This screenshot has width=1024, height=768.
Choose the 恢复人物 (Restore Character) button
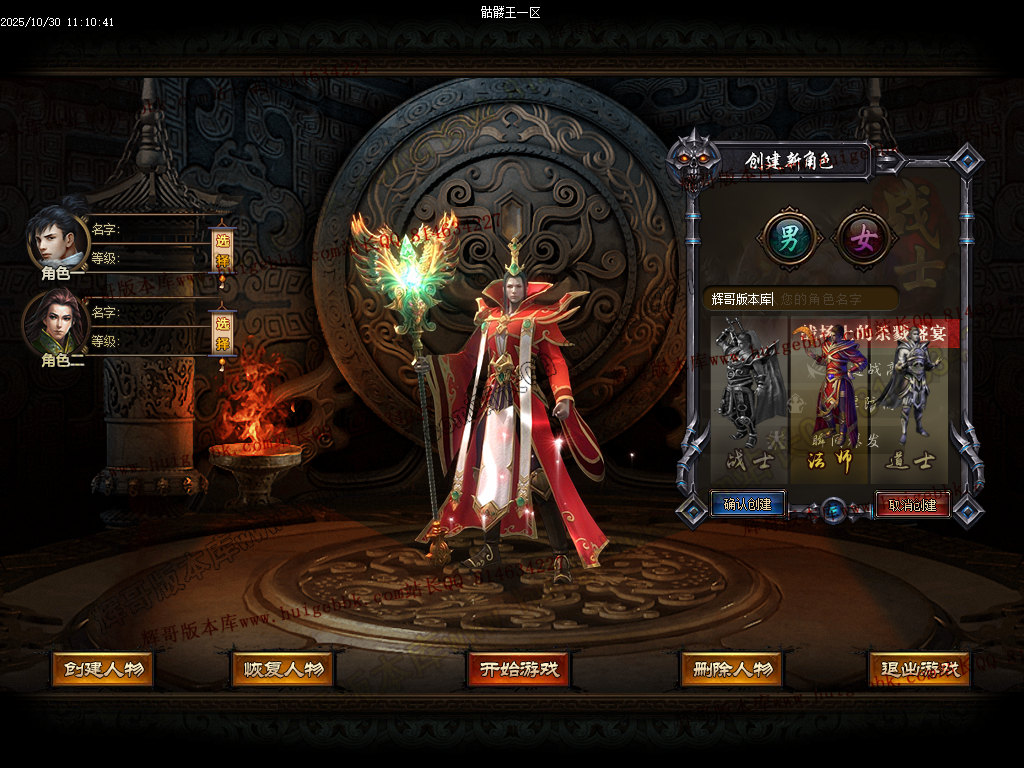(x=282, y=669)
